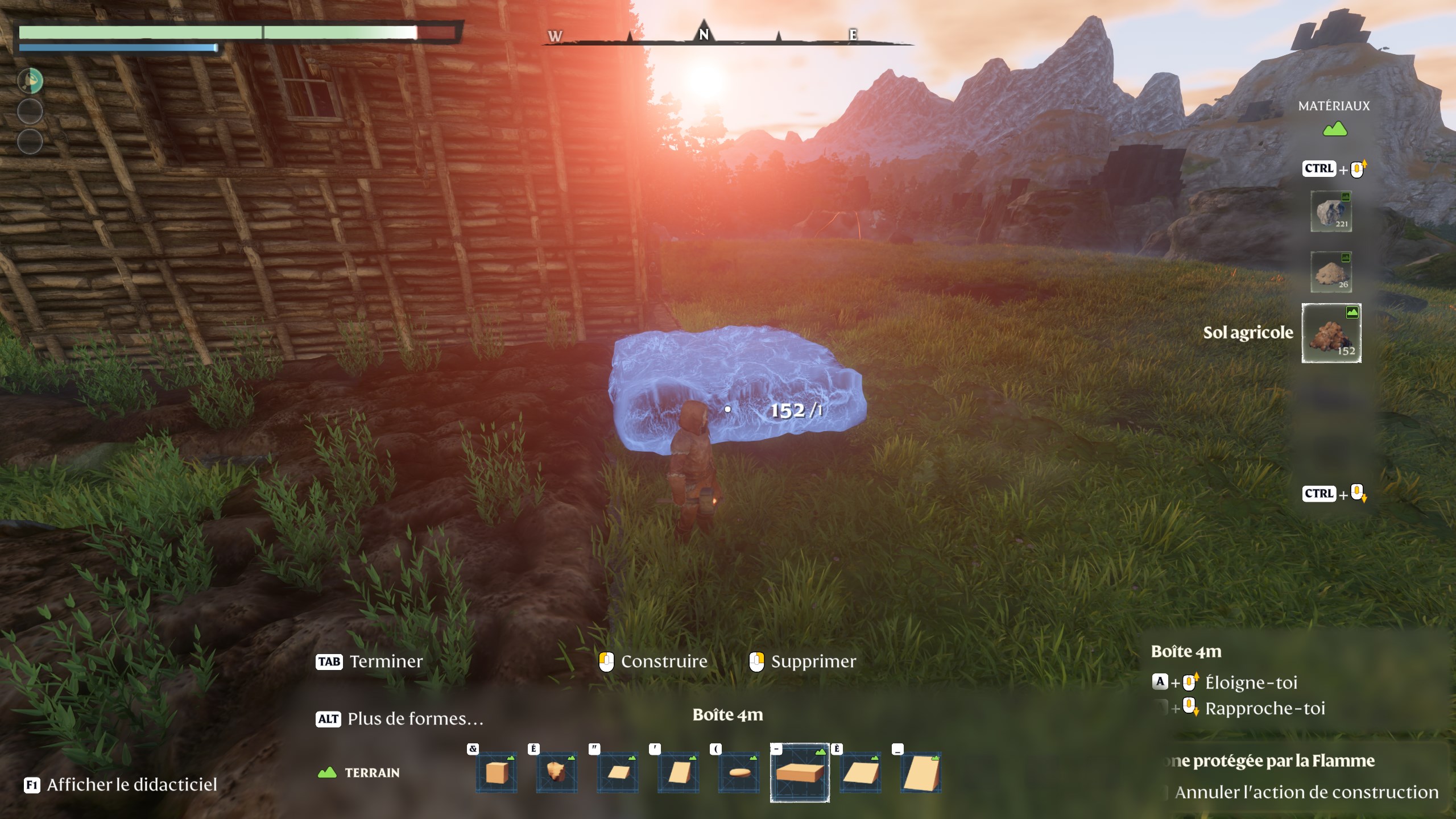Select the cube terrain shape slot
The image size is (1456, 819).
(497, 773)
